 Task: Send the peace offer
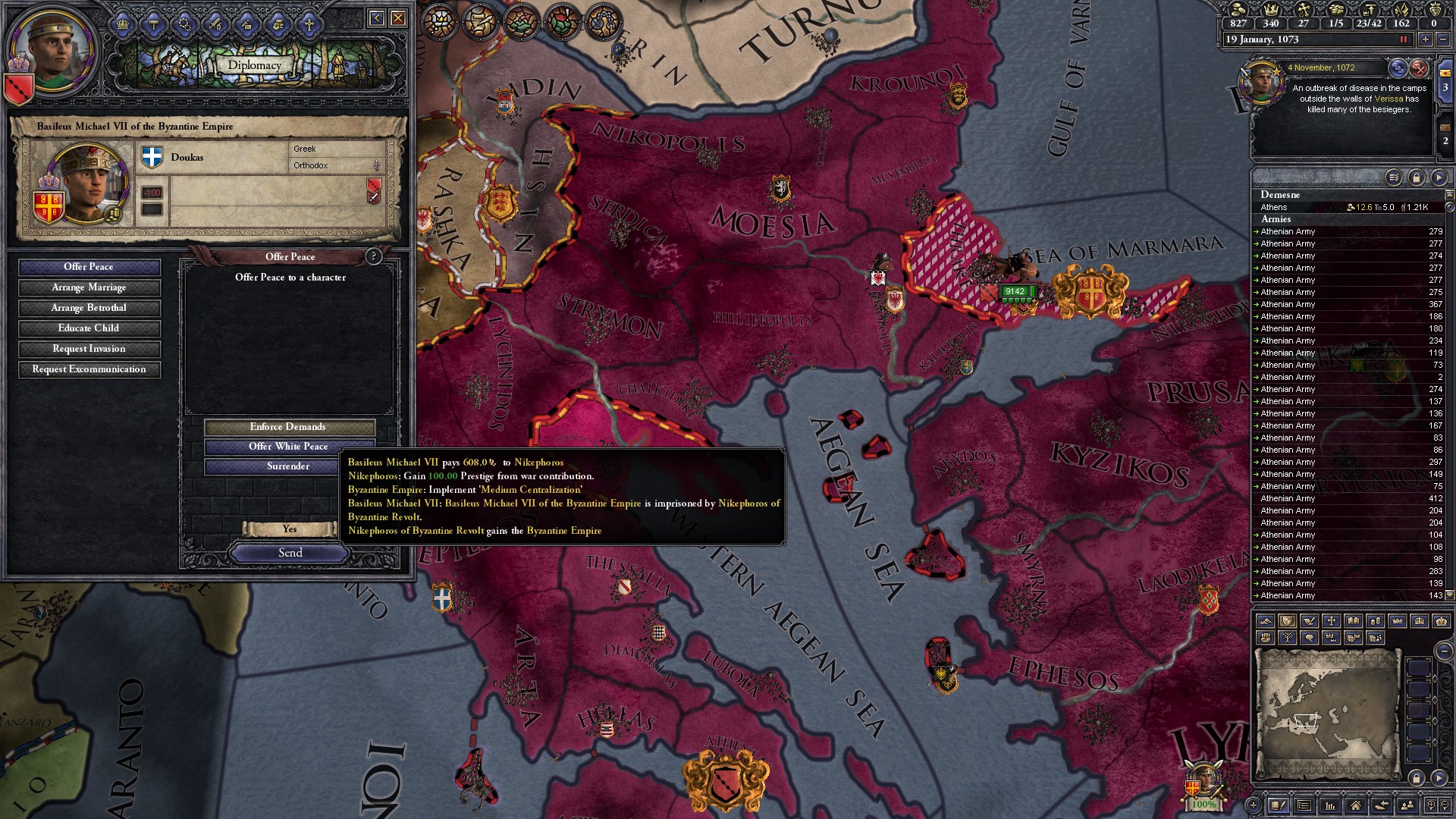coord(290,553)
